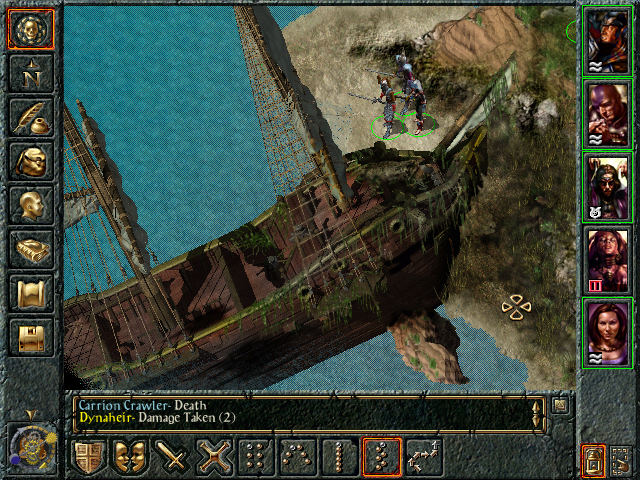Click the skull Return to Game button
Screen dimensions: 640x480
tap(31, 30)
